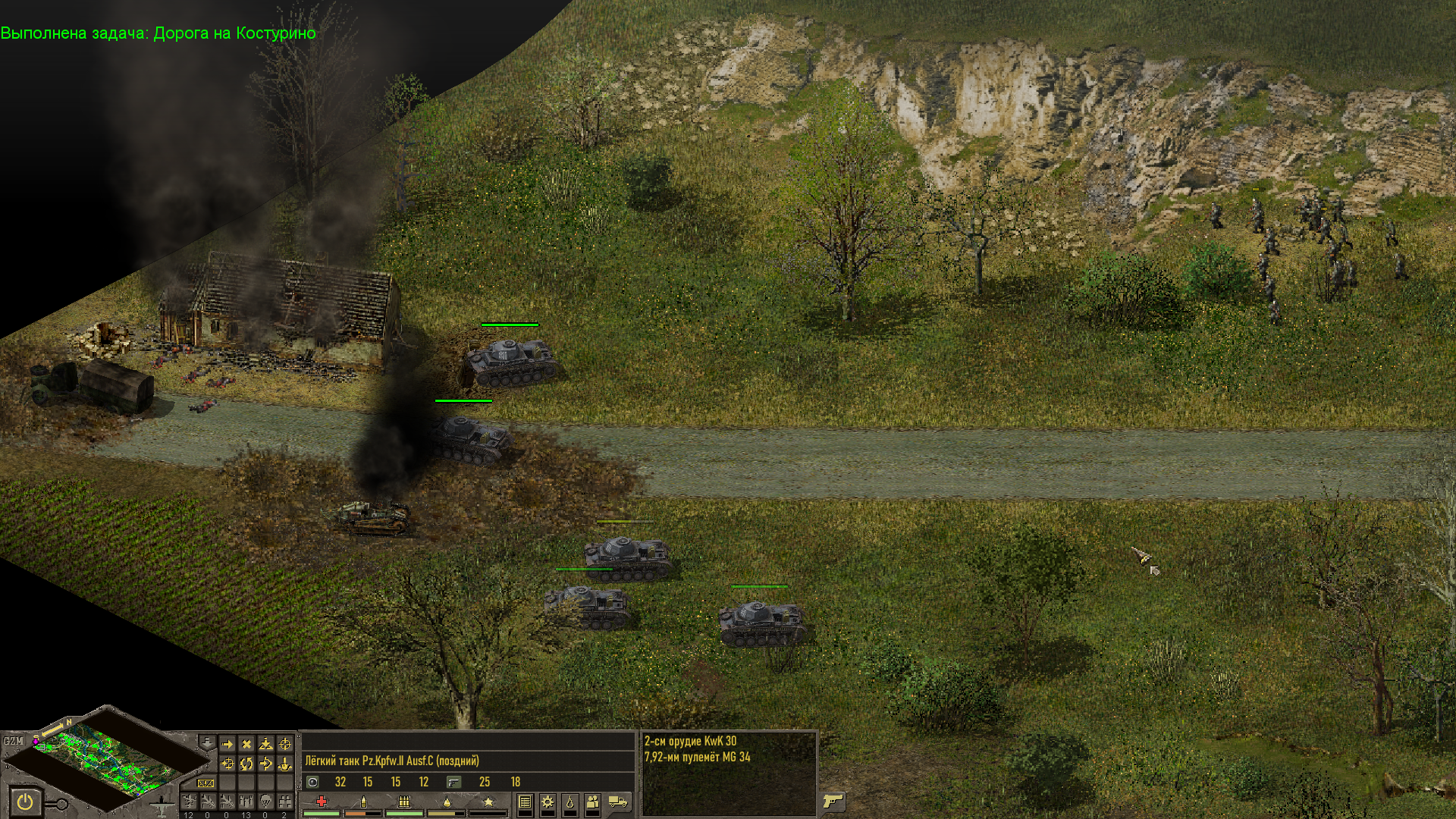
Task: Activate the crosshair attack command
Action: coord(284,745)
